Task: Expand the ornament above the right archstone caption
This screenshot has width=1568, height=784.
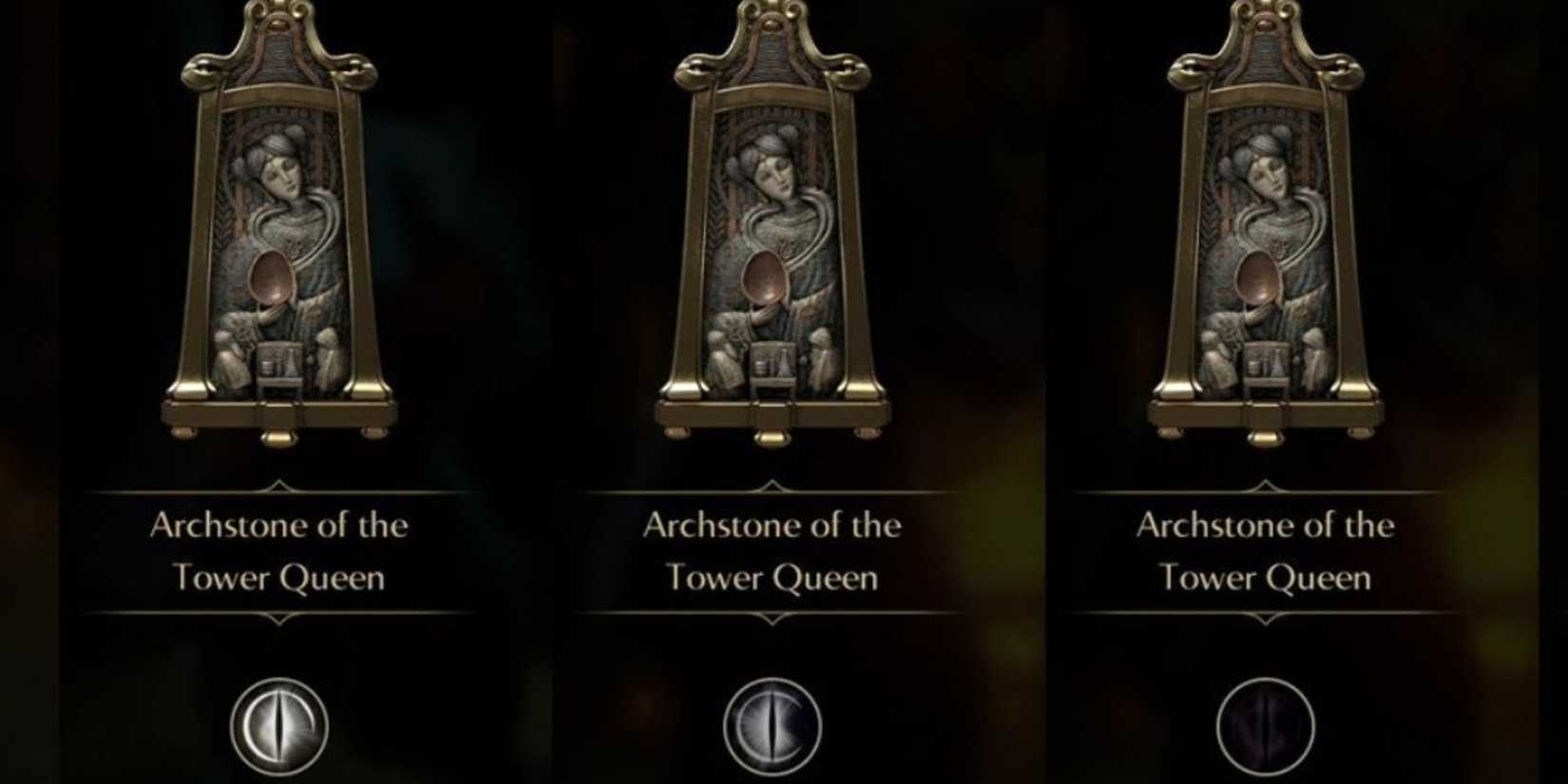Action: (x=1264, y=485)
